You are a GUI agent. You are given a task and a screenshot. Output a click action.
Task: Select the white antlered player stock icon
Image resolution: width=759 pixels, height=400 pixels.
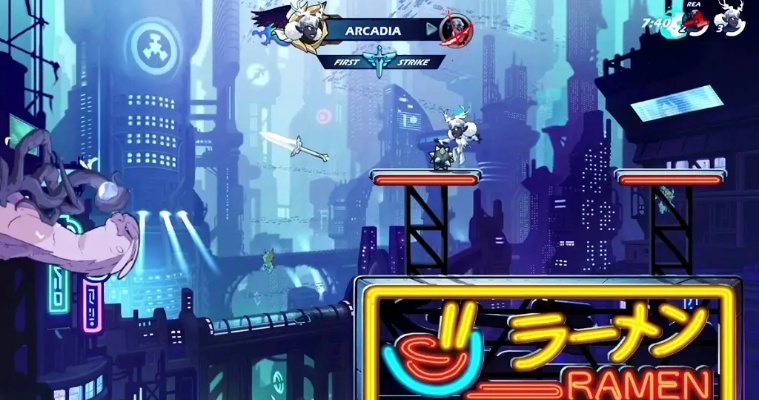click(x=732, y=20)
